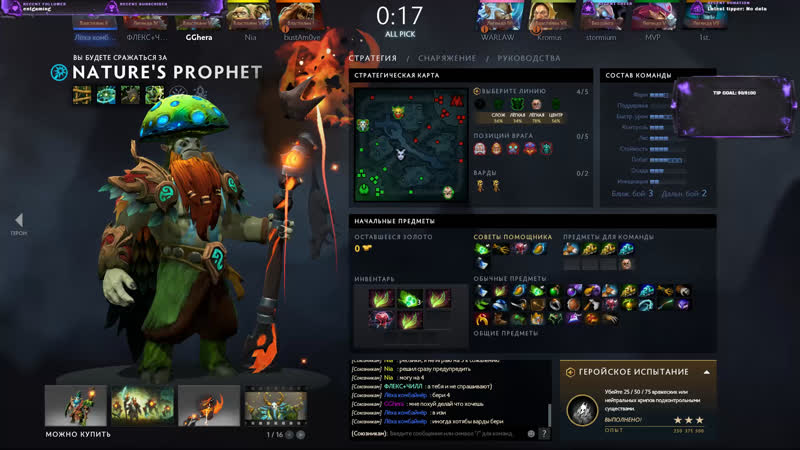Place an observer ward from Варды row
Screen dimensions: 800x450
480,185
